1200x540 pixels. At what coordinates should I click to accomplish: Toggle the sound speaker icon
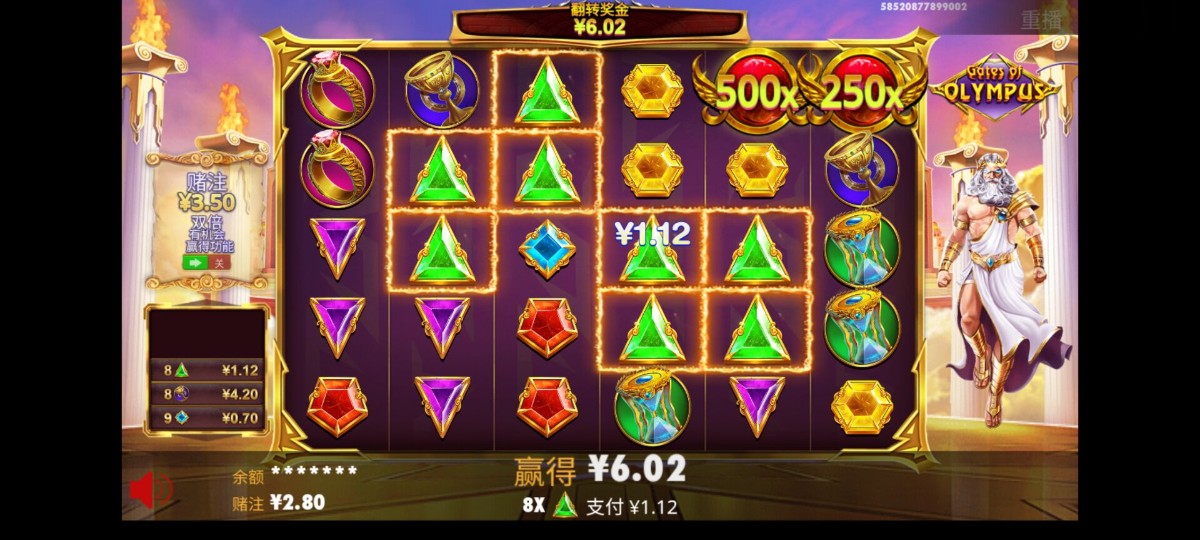pyautogui.click(x=148, y=489)
